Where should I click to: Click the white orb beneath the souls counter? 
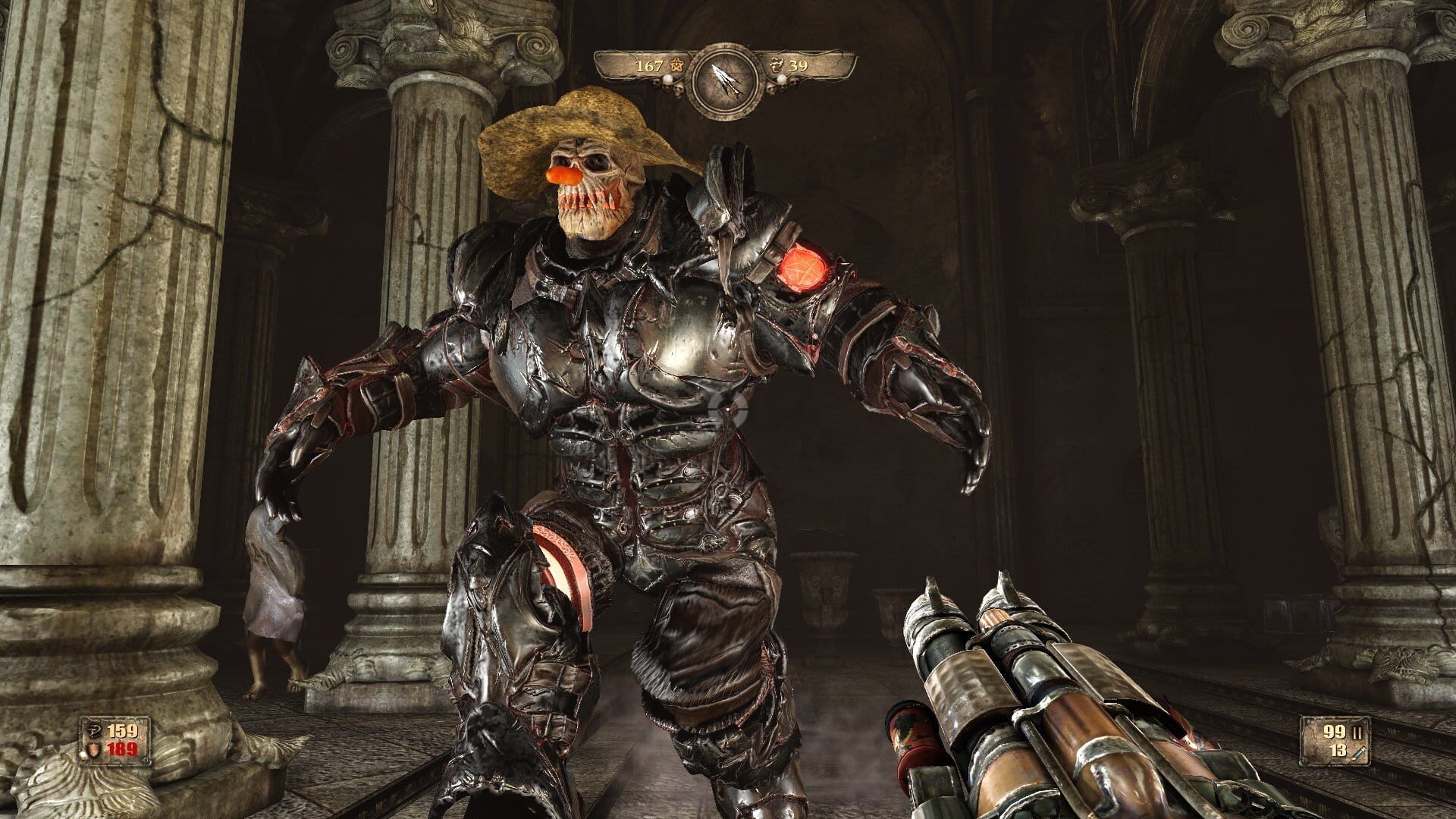point(782,80)
